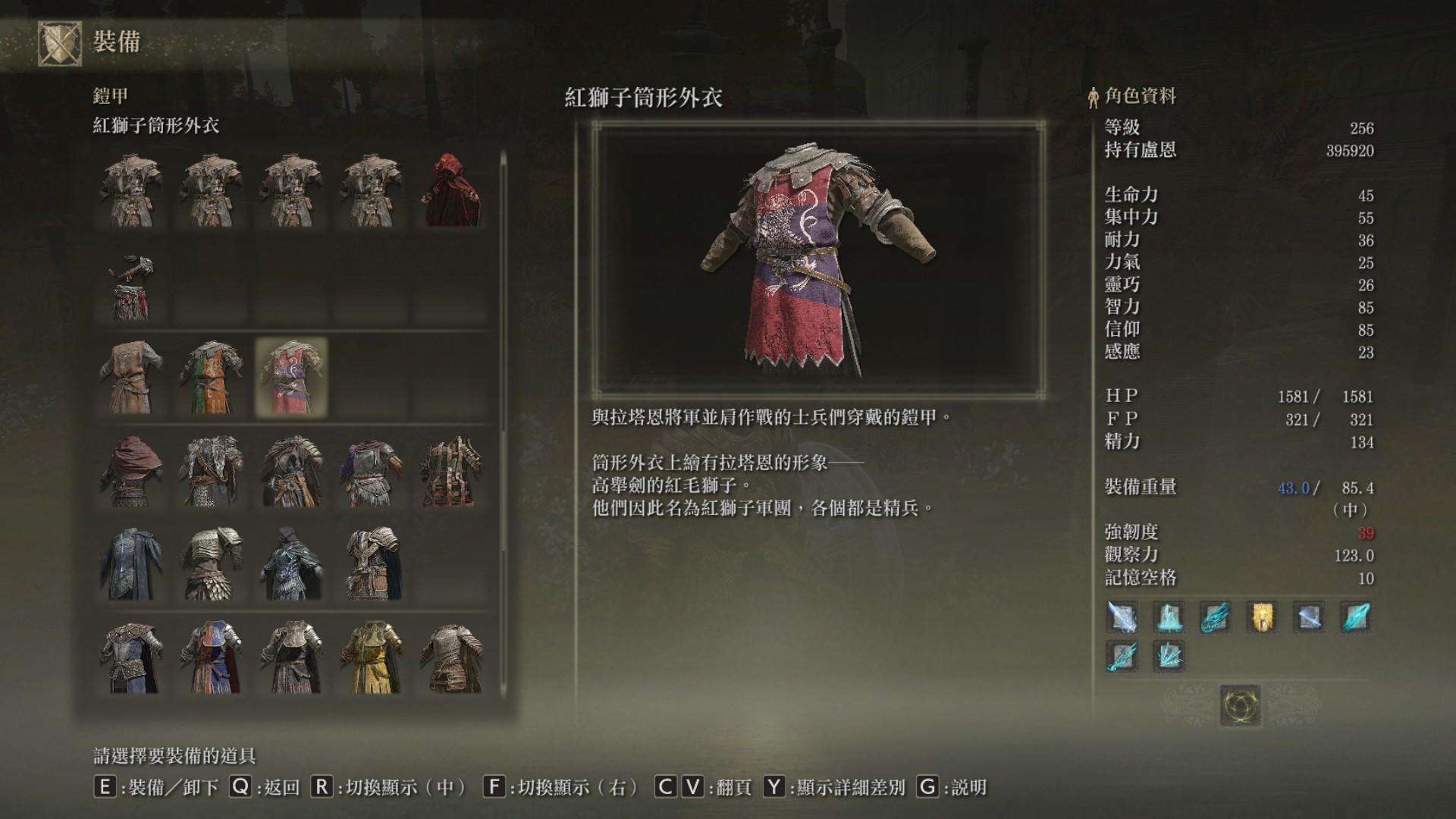Choose the yellow surcoat armor

[x=371, y=657]
